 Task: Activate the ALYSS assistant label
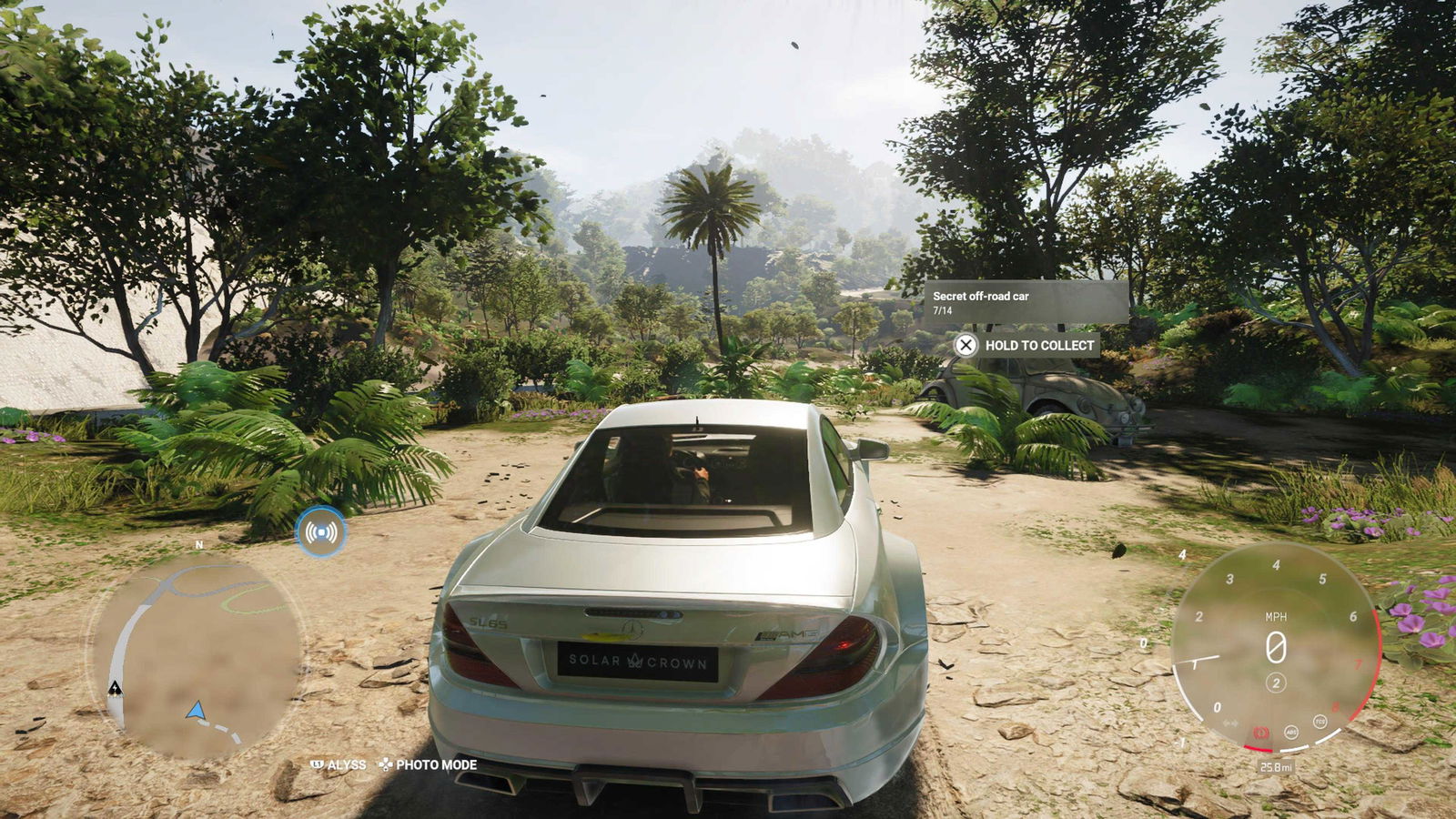coord(339,765)
